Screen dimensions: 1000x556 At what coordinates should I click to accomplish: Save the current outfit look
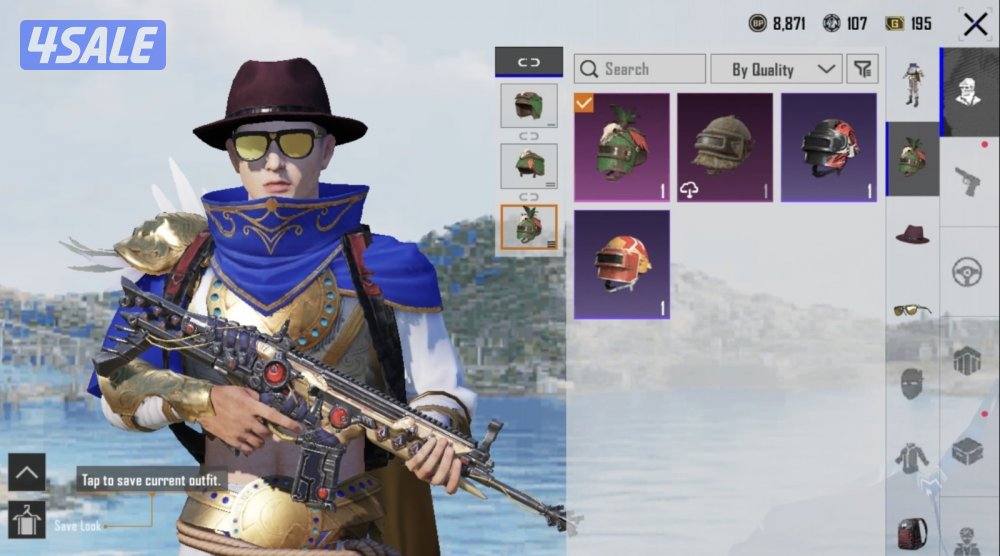(26, 520)
